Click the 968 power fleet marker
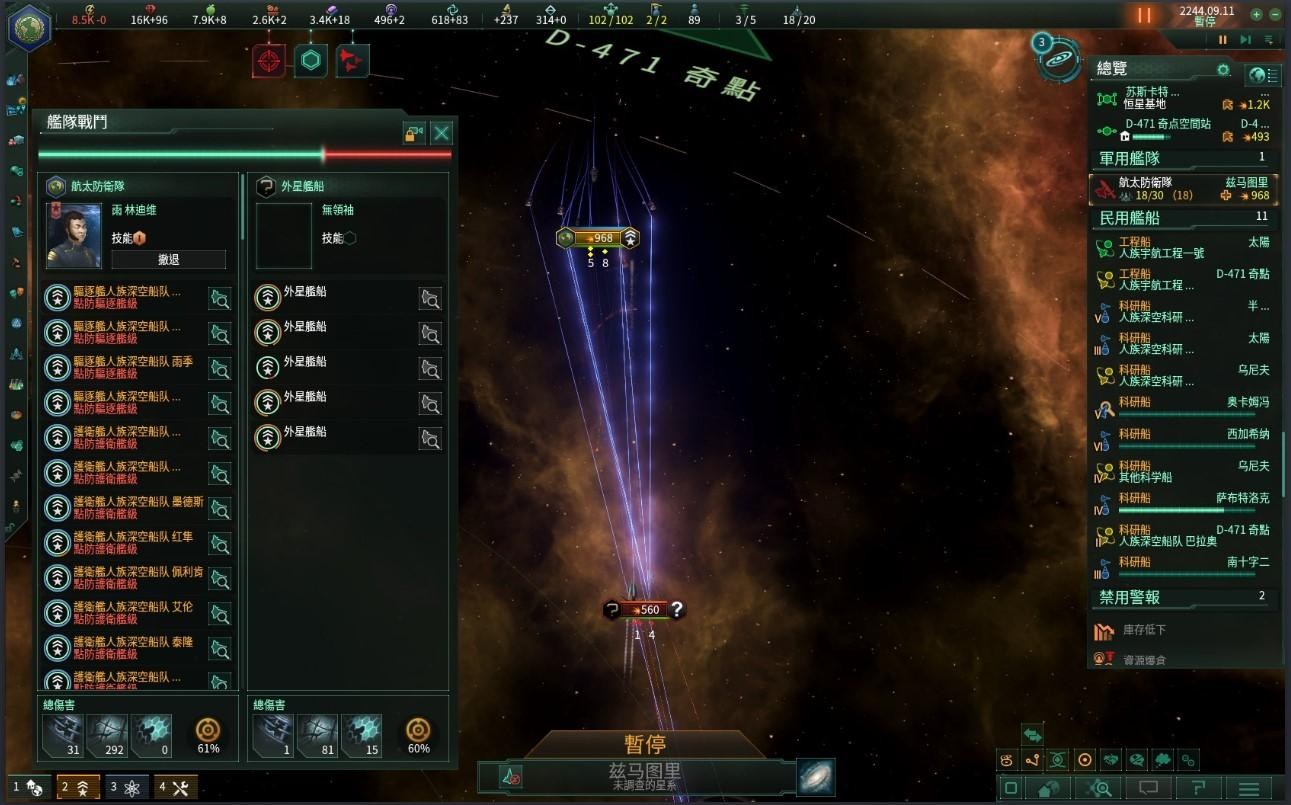This screenshot has width=1291, height=805. (597, 238)
